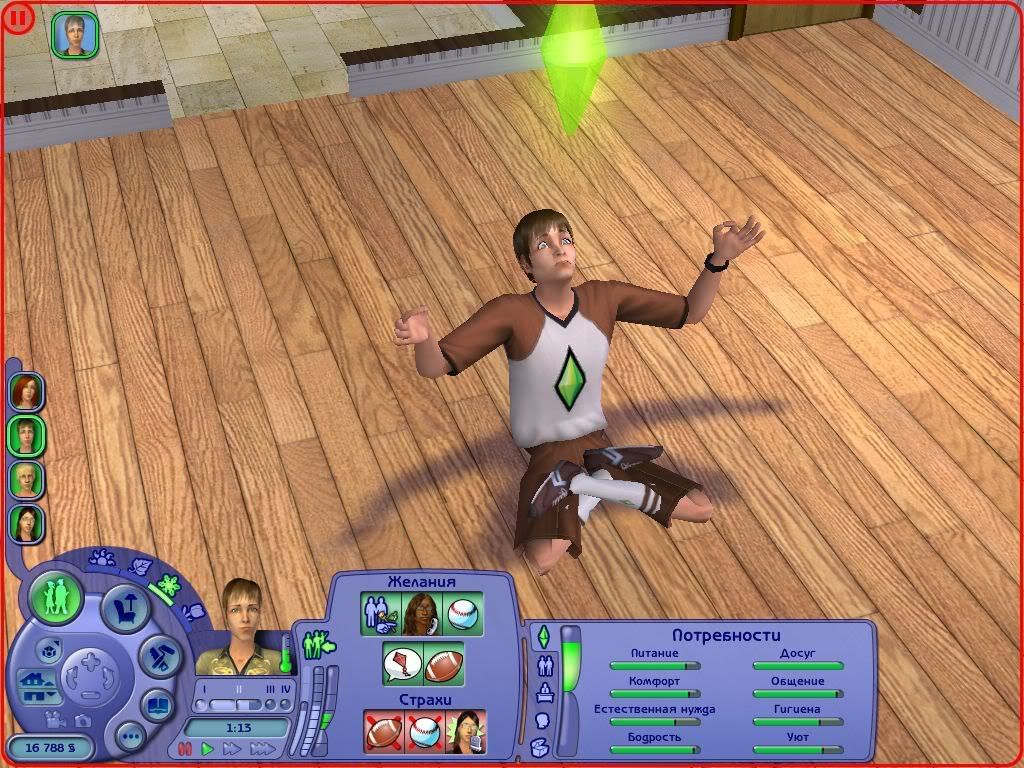
Task: Enter Build mode with the hammer and saw button
Action: tap(158, 658)
